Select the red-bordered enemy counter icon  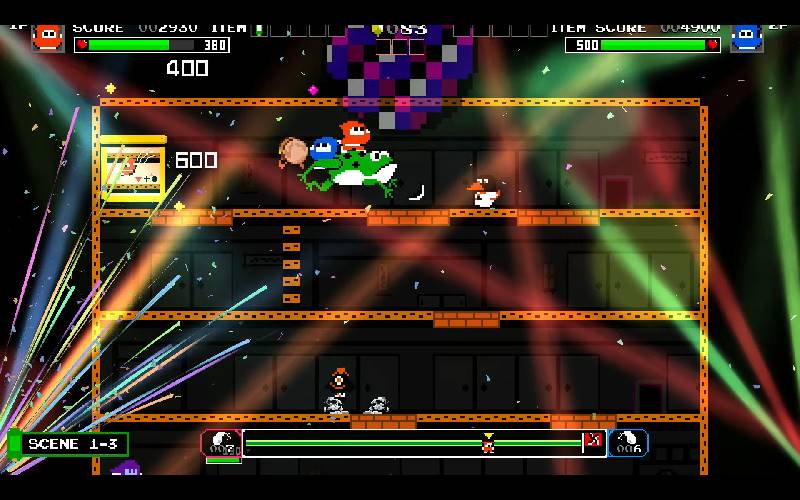[x=221, y=443]
